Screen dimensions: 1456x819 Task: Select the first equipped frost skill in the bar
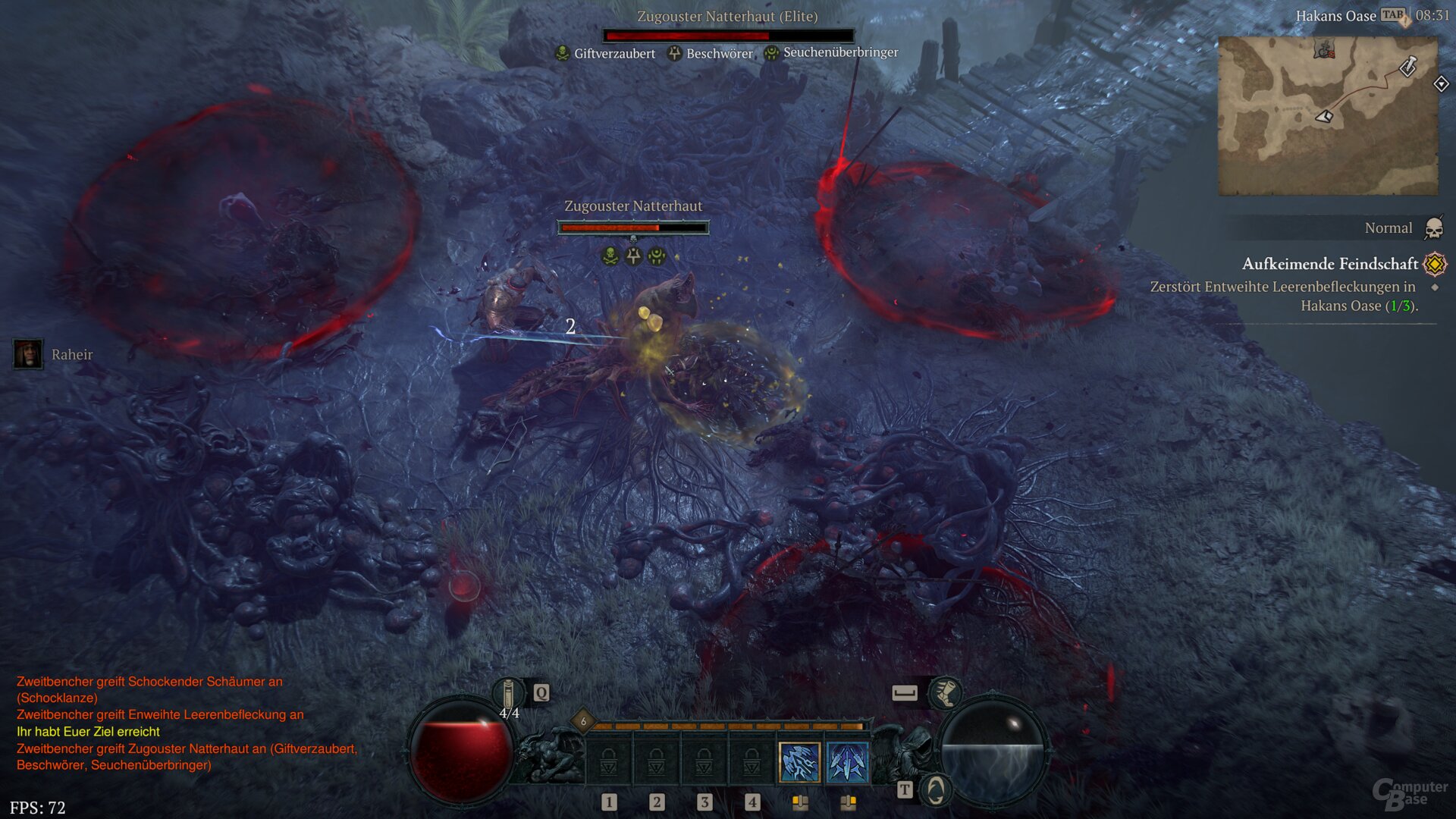[x=799, y=762]
